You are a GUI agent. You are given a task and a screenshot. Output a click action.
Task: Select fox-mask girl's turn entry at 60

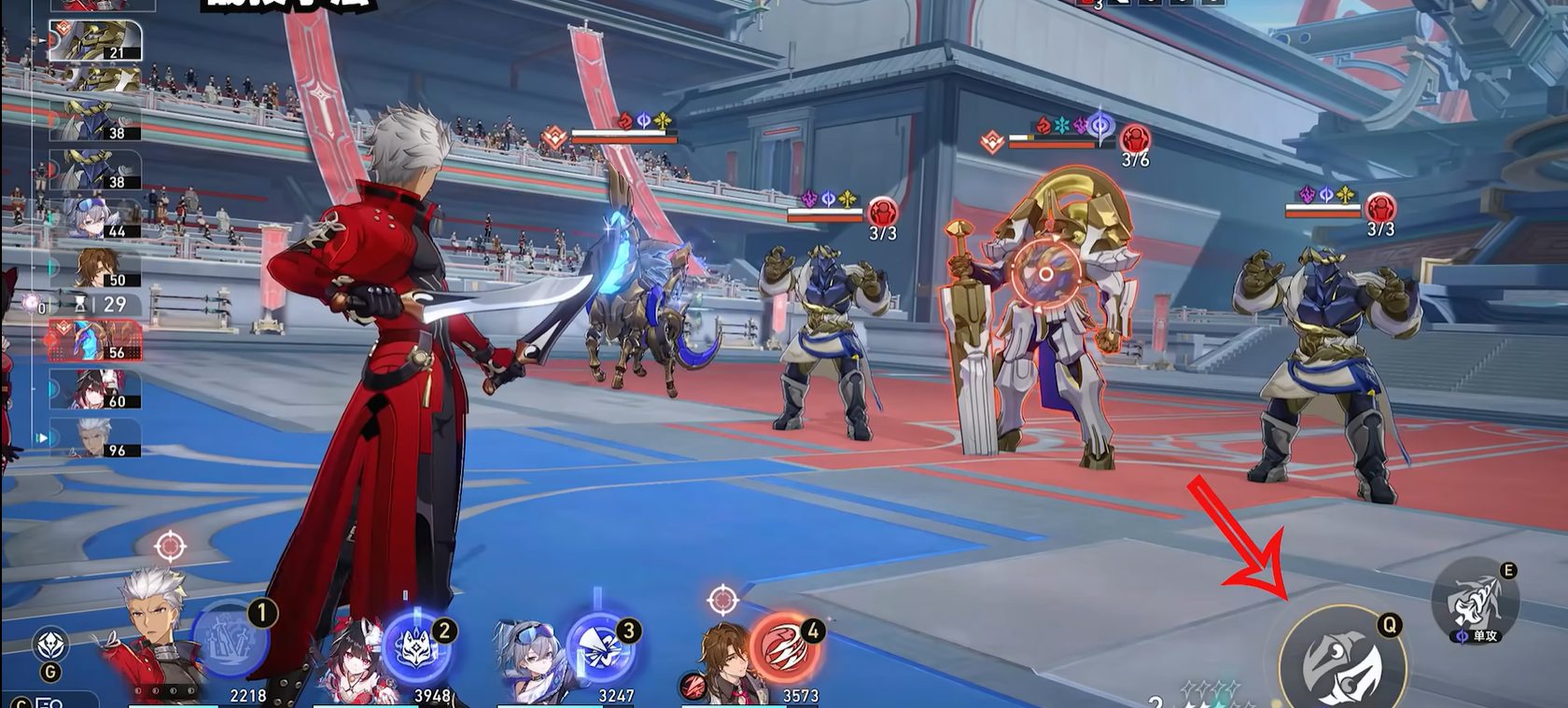coord(96,389)
